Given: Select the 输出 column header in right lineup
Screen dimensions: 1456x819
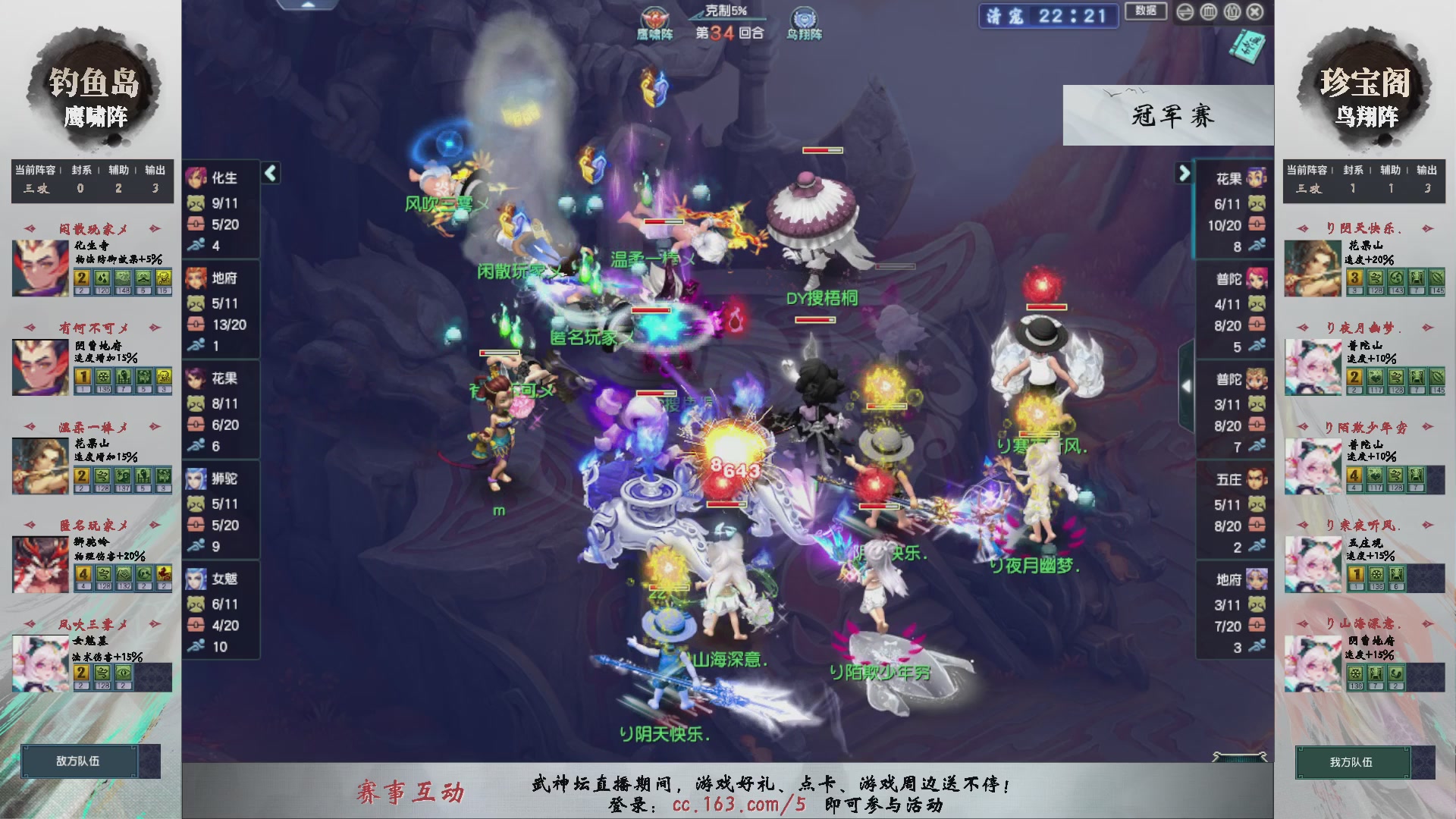Looking at the screenshot, I should 1426,170.
